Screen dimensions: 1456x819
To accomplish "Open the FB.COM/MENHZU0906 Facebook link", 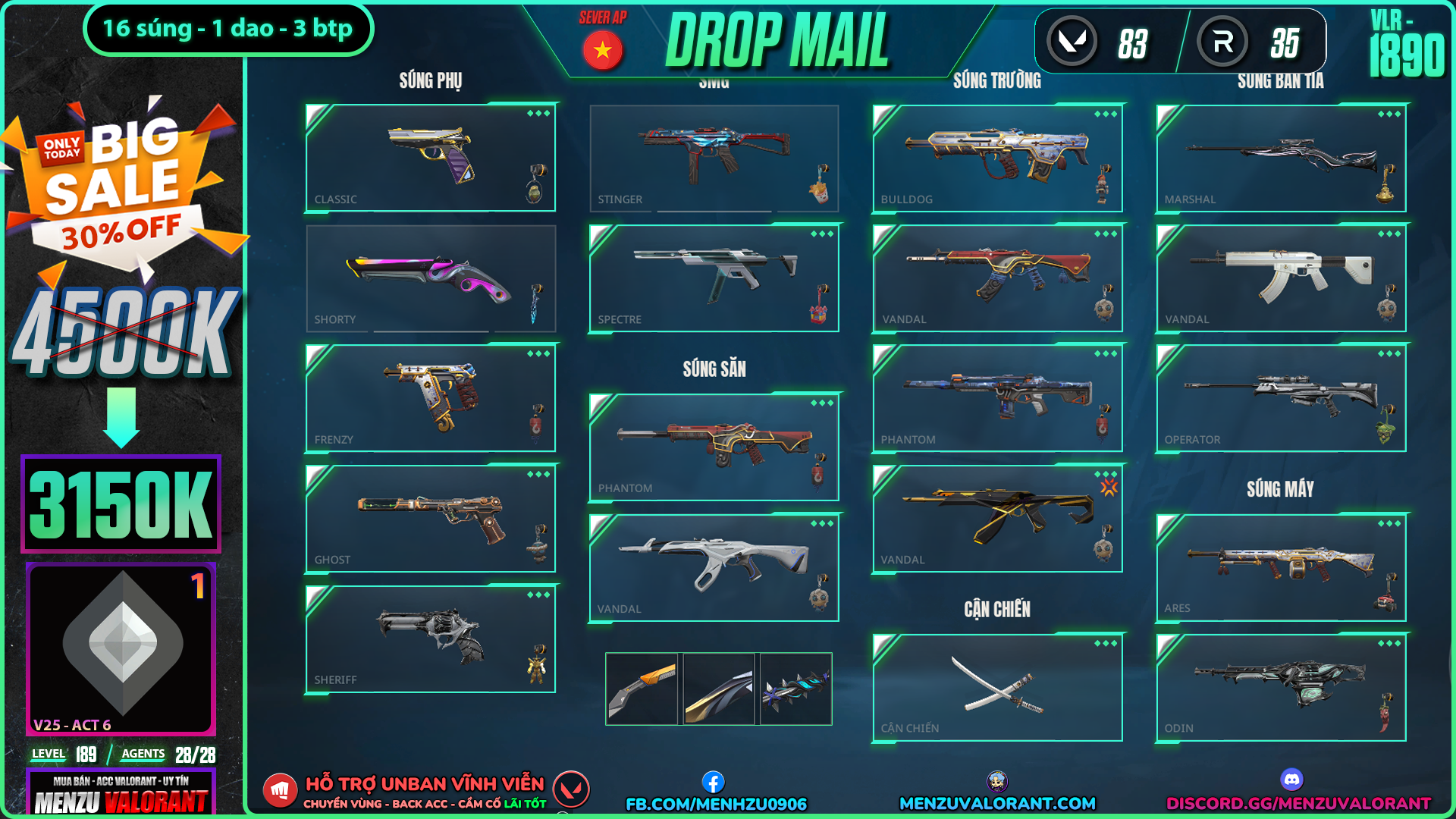I will (715, 803).
